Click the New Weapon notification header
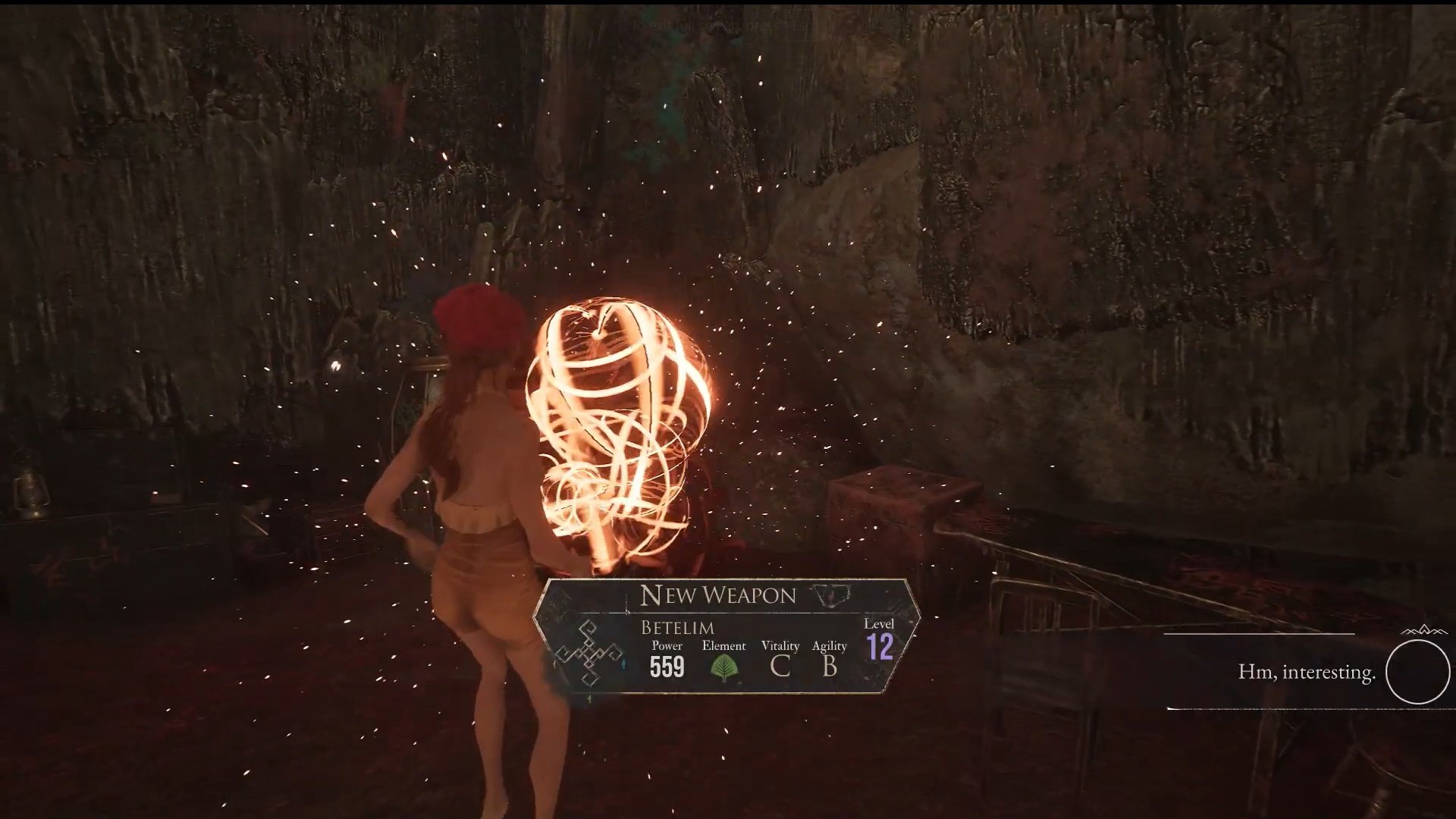 coord(717,595)
